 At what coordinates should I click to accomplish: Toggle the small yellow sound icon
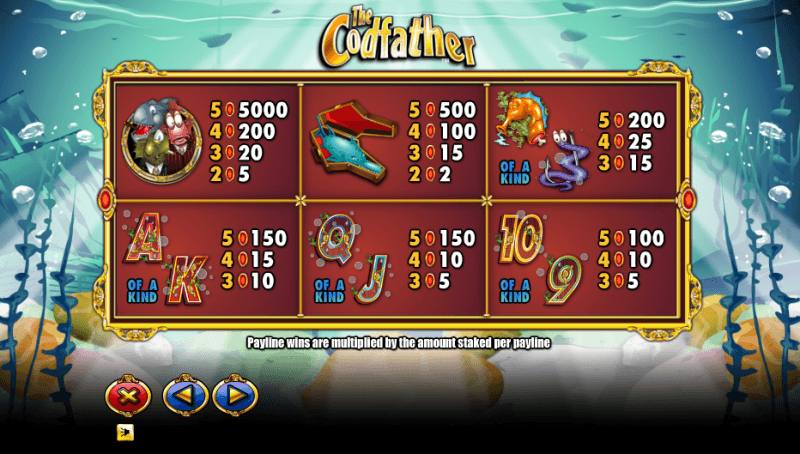click(x=125, y=432)
